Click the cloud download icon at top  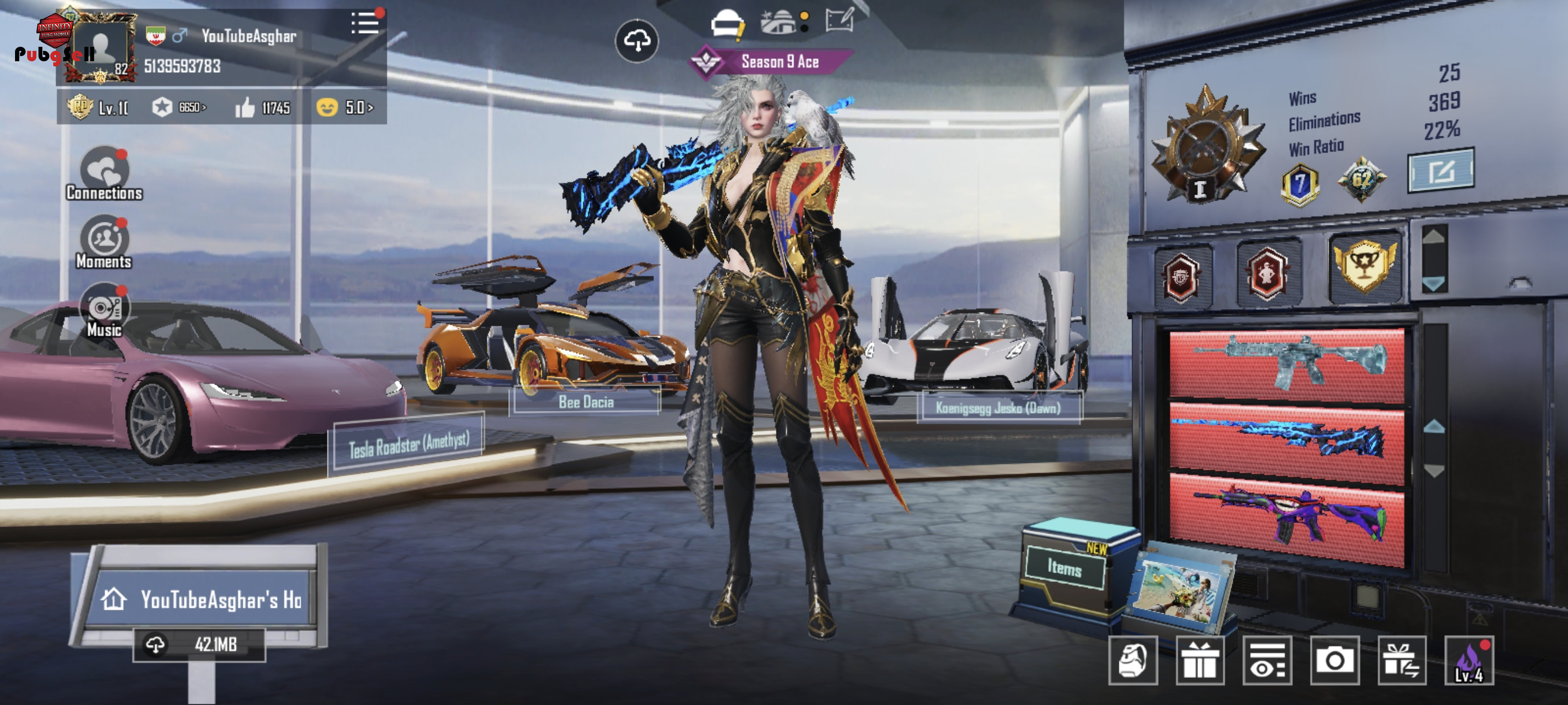(x=636, y=42)
